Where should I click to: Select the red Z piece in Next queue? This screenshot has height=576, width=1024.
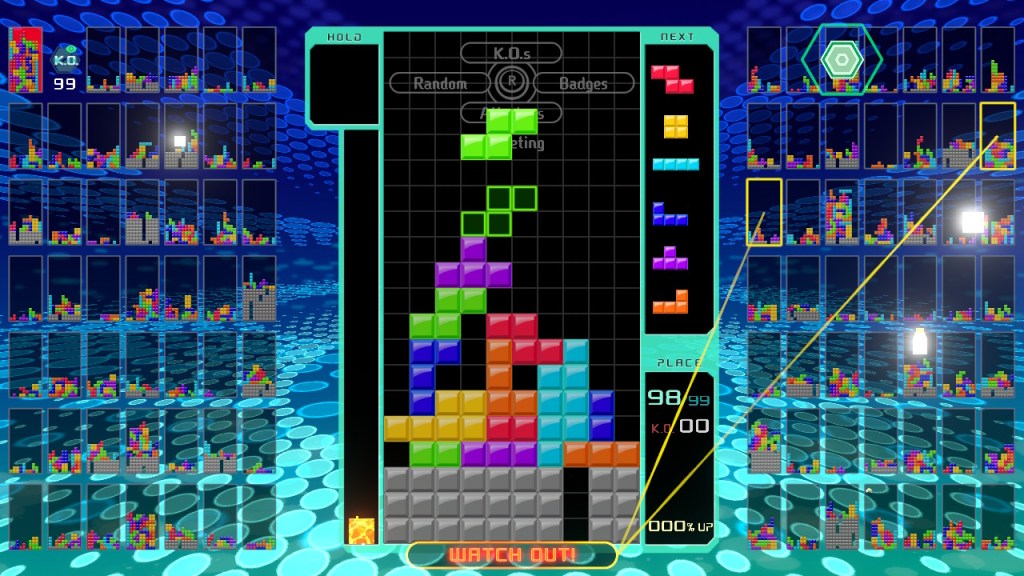672,78
